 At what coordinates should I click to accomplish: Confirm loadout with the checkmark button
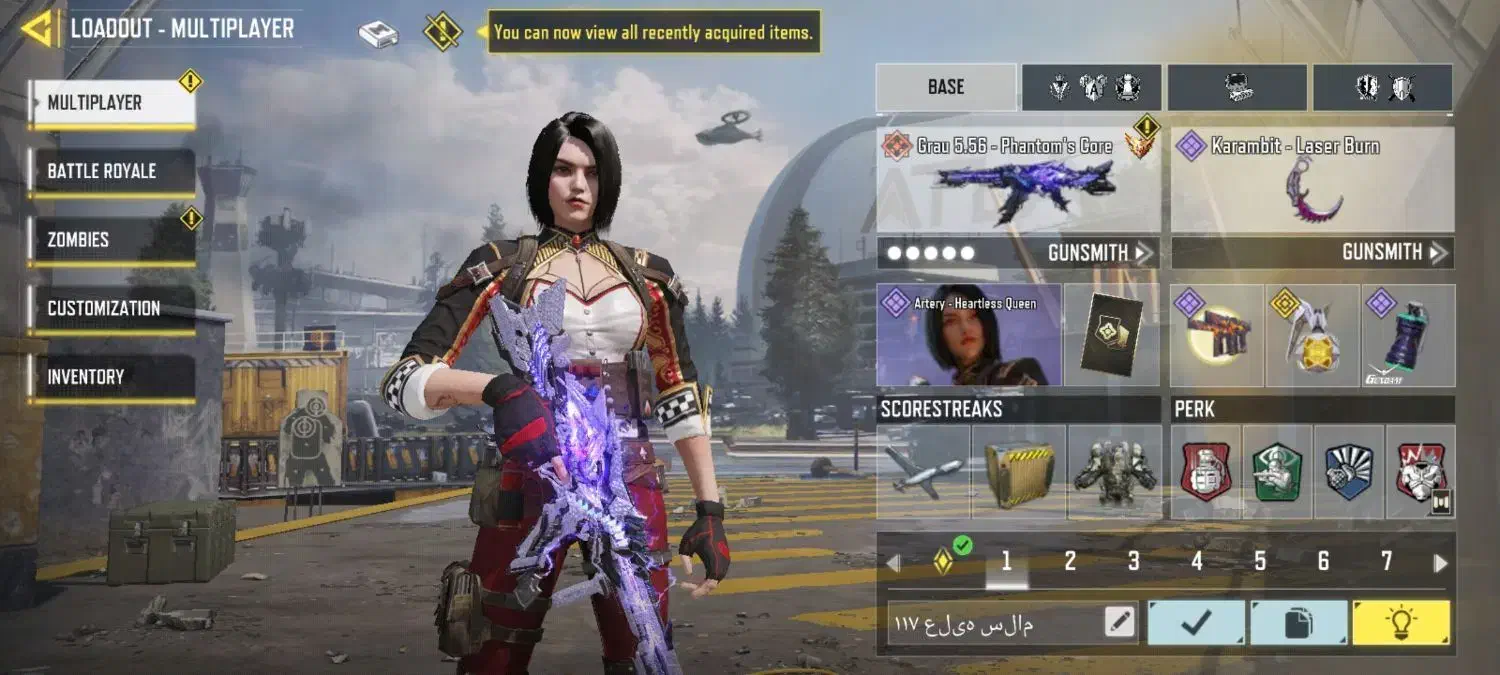click(x=1196, y=623)
